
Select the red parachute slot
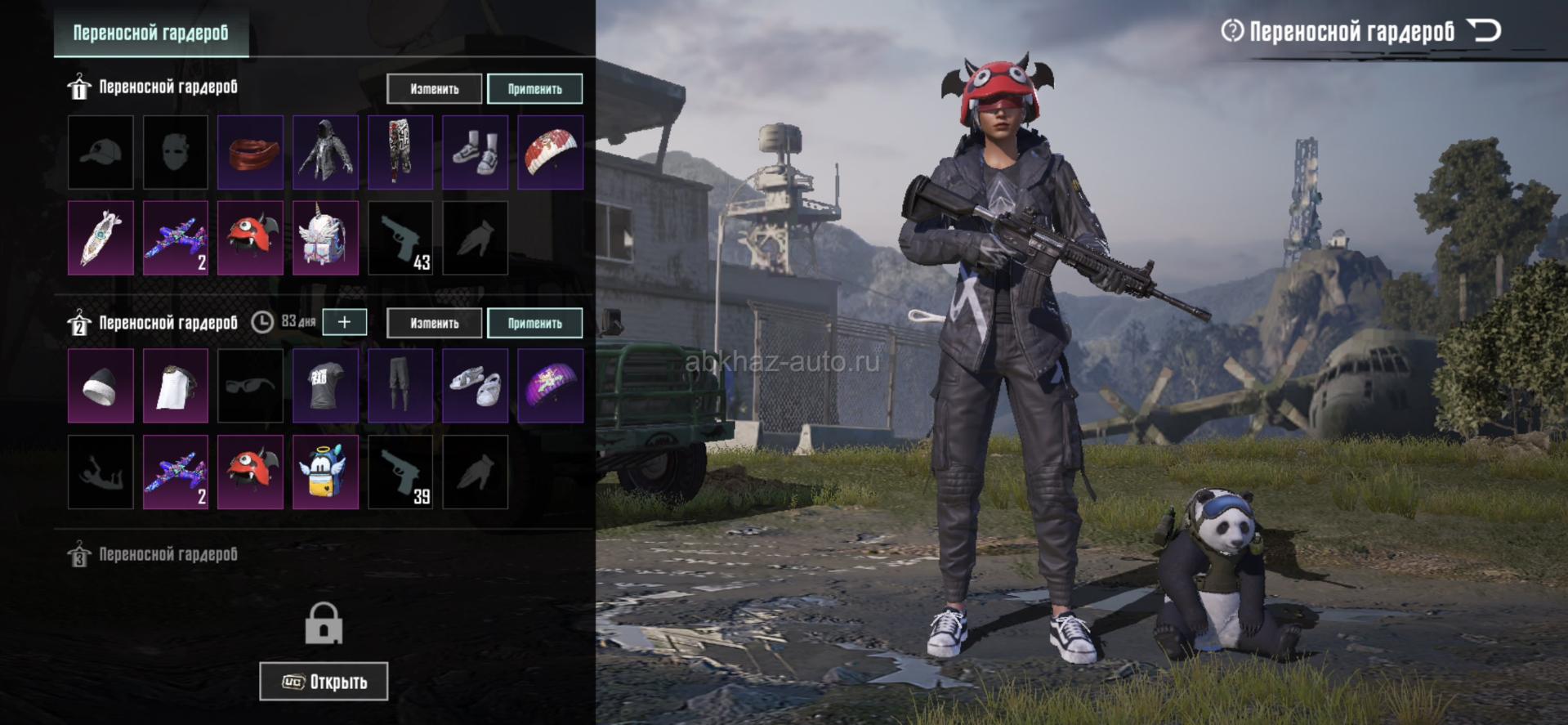pos(550,152)
